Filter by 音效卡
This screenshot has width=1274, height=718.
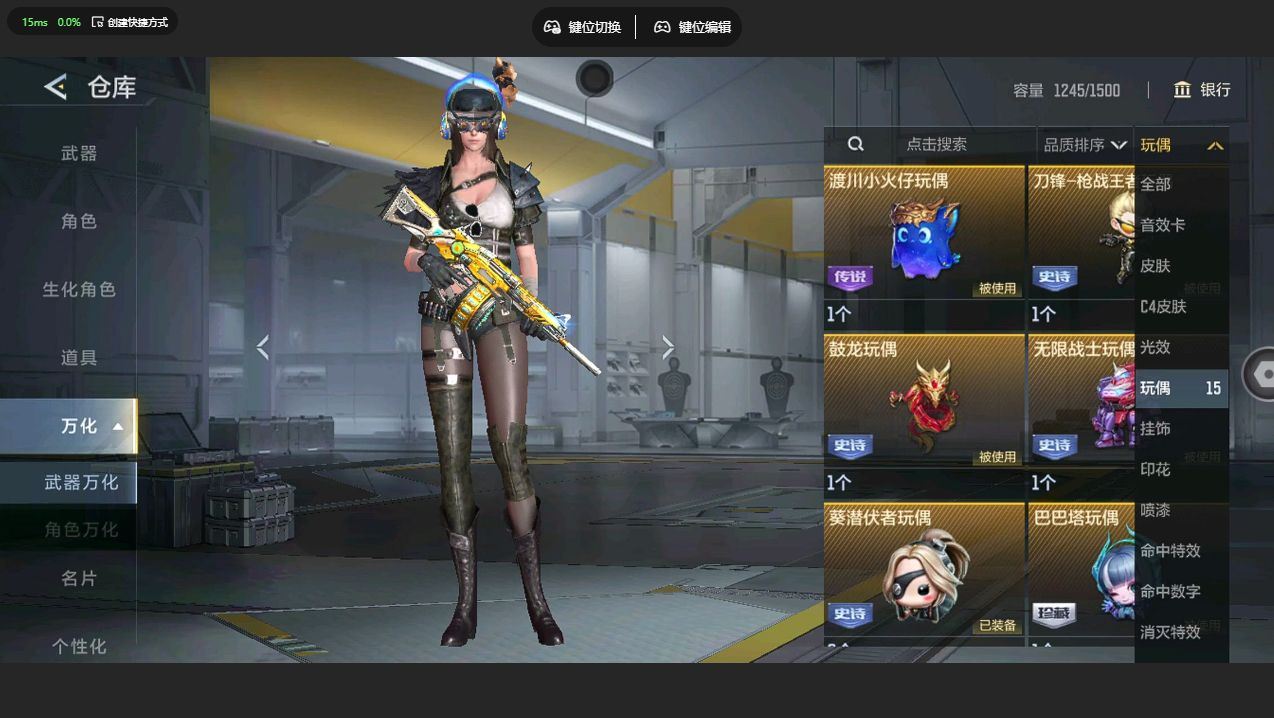pyautogui.click(x=1163, y=225)
